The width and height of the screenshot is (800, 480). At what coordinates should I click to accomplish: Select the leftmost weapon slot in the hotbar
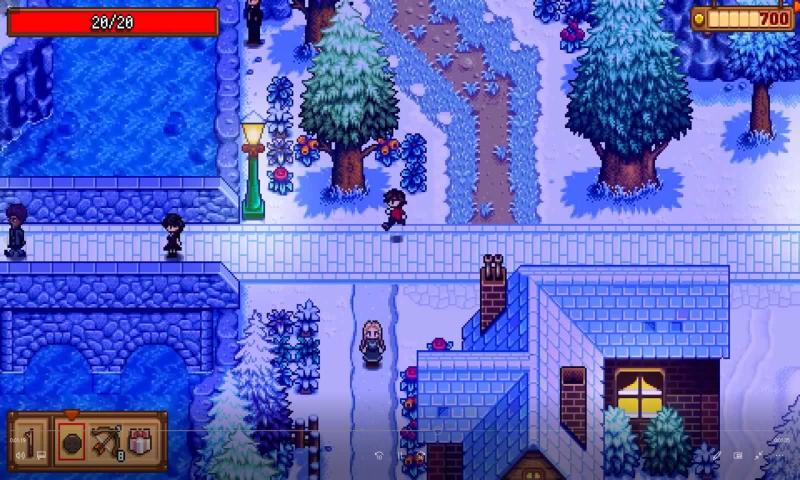point(31,440)
